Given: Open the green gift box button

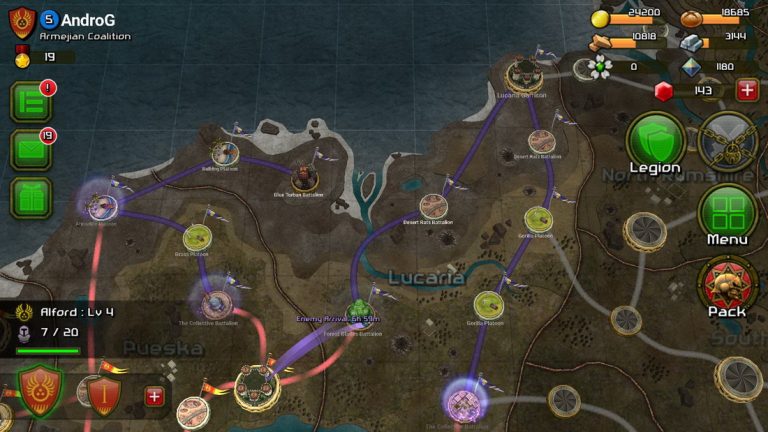Looking at the screenshot, I should coord(30,198).
